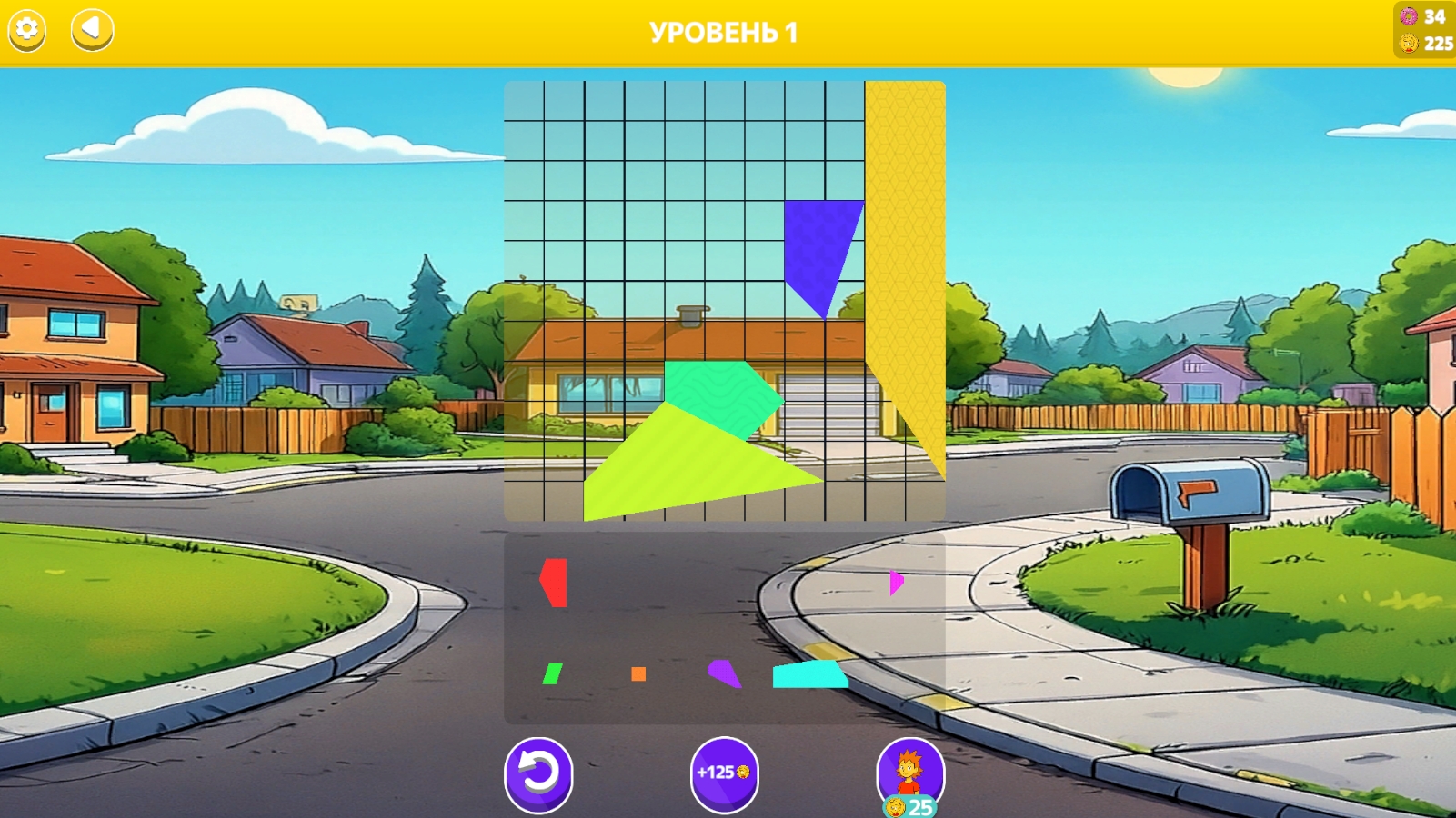Image resolution: width=1456 pixels, height=818 pixels.
Task: Pick the small green parallelogram piece
Action: pyautogui.click(x=553, y=675)
